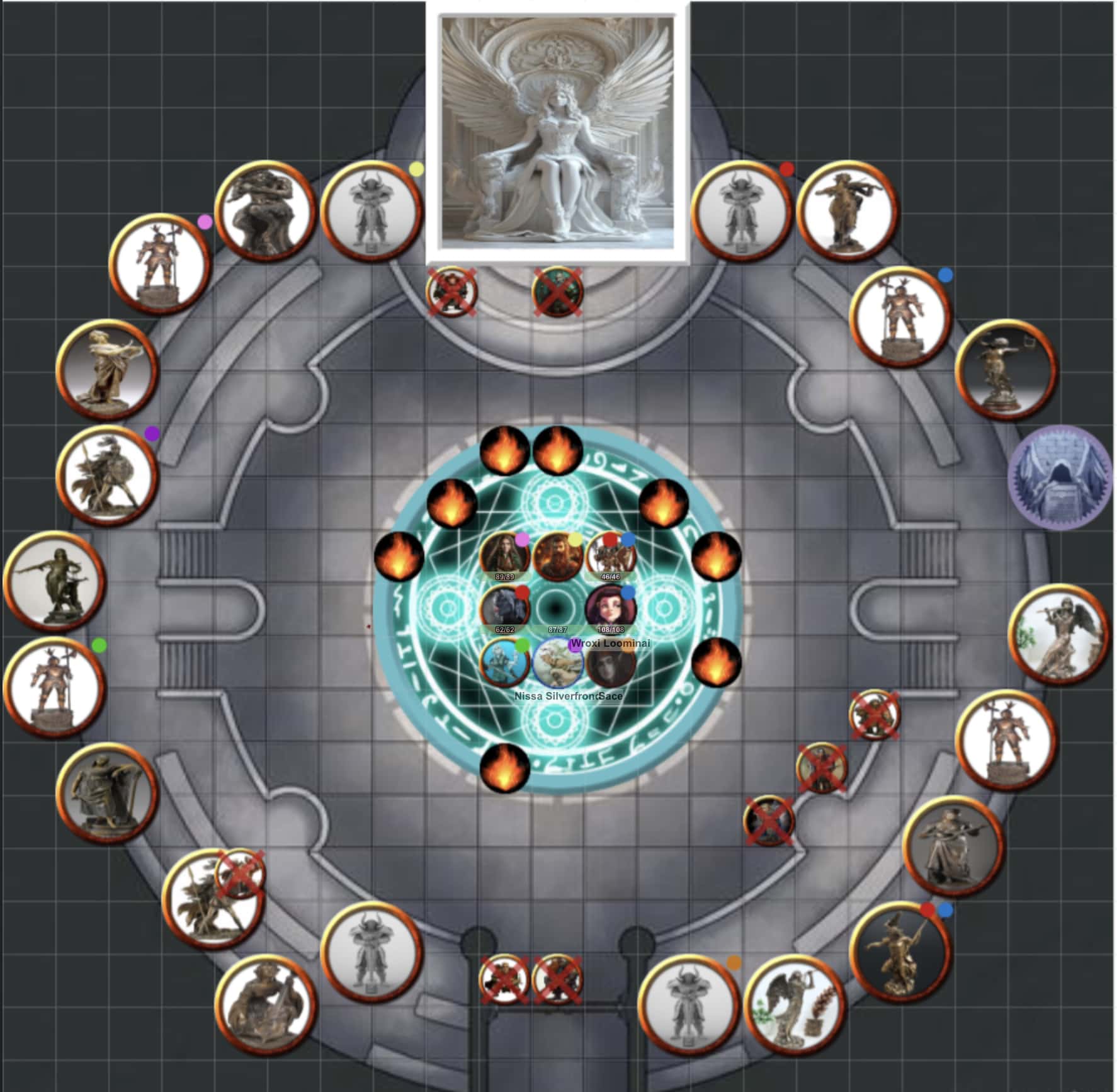Choose the blue armored token with green dot
This screenshot has width=1117, height=1092.
(504, 663)
